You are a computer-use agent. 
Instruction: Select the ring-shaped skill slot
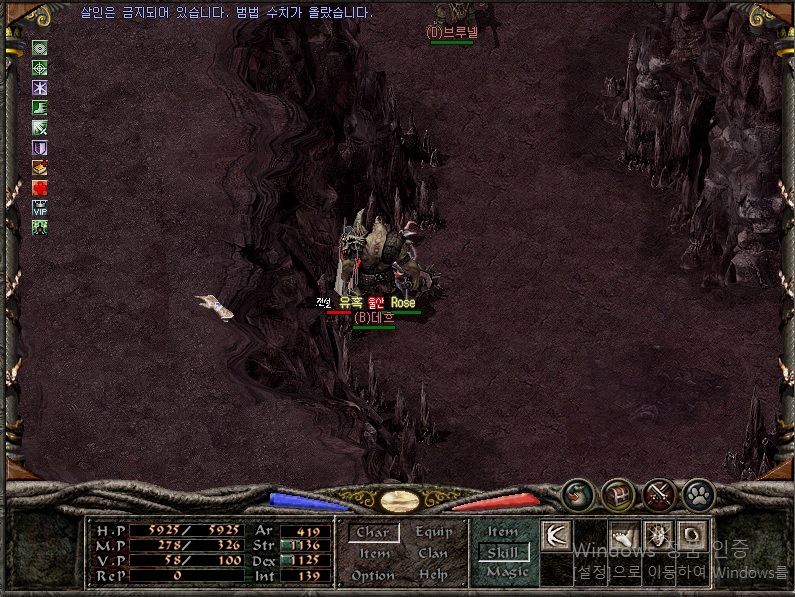(x=693, y=535)
